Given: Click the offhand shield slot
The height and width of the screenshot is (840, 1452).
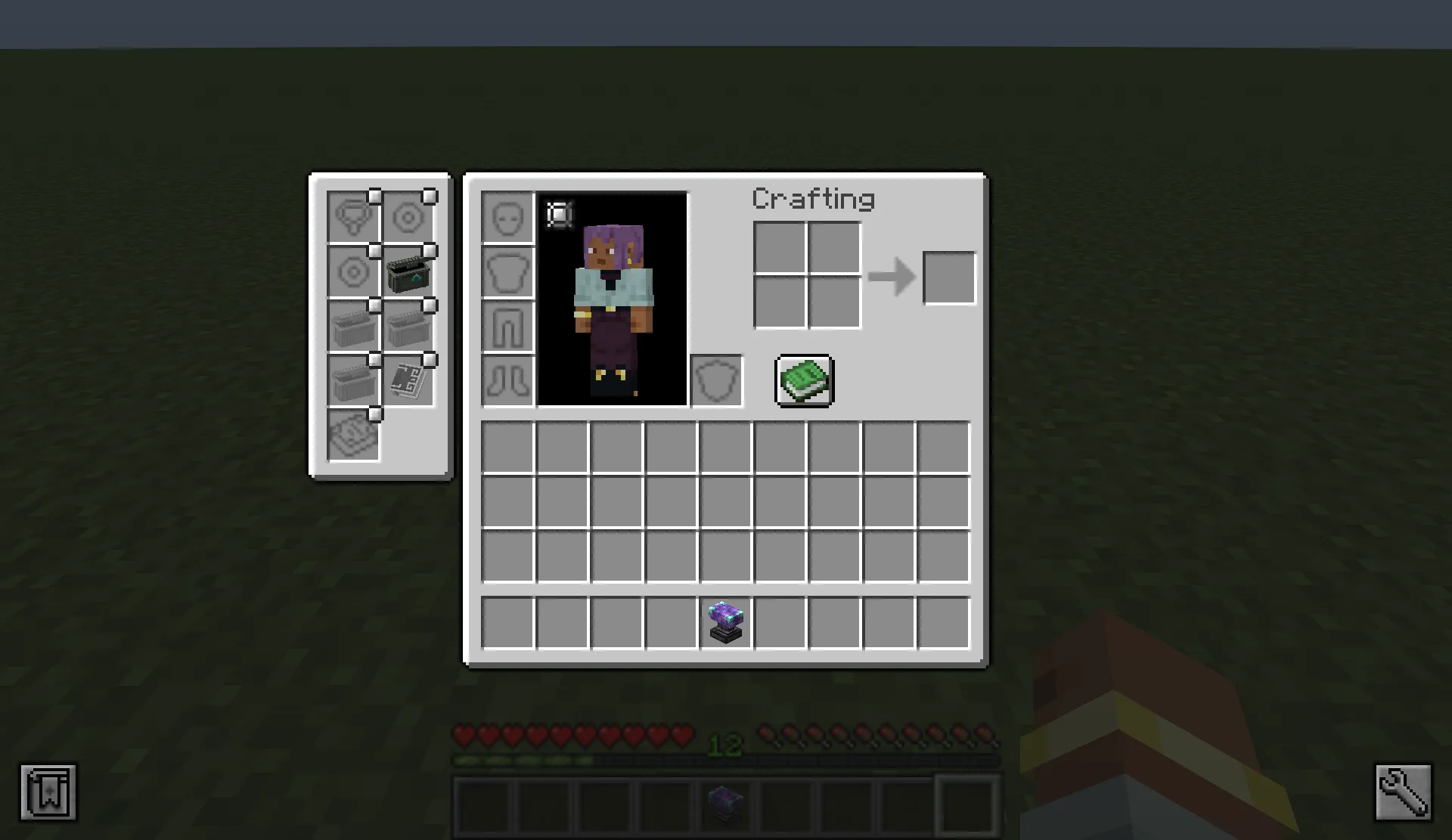Looking at the screenshot, I should [715, 379].
